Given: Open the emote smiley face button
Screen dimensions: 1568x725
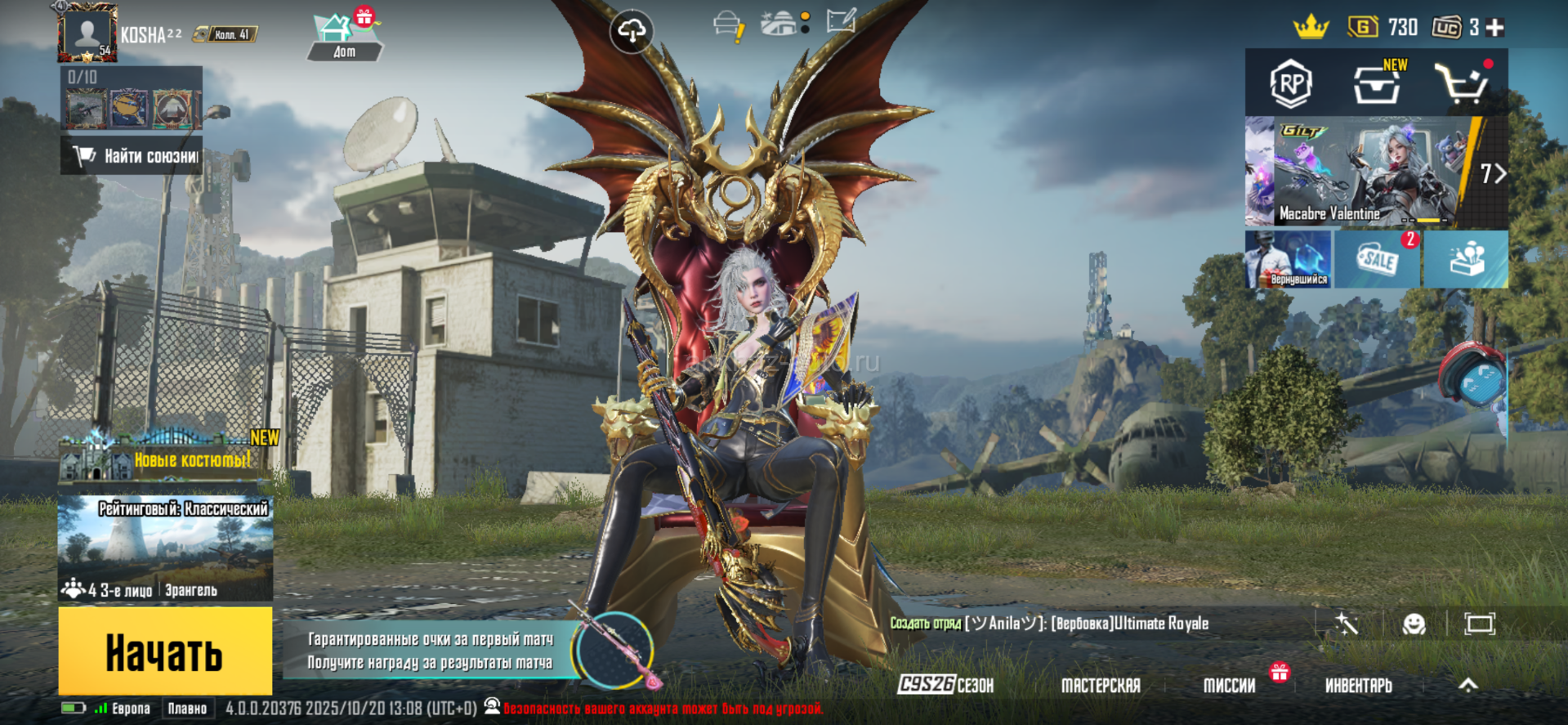Looking at the screenshot, I should 1414,624.
